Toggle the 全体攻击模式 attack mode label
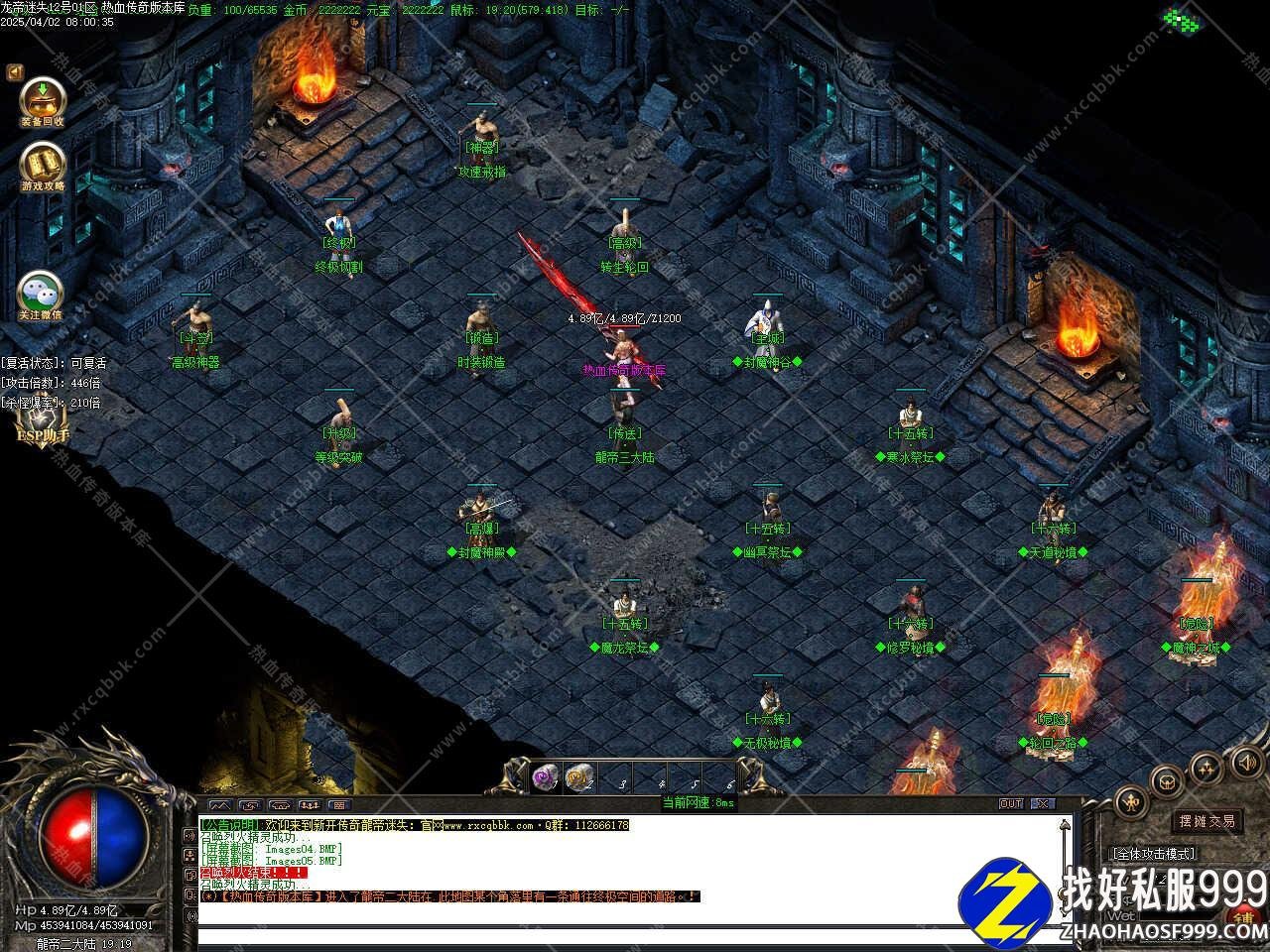 coord(1153,853)
